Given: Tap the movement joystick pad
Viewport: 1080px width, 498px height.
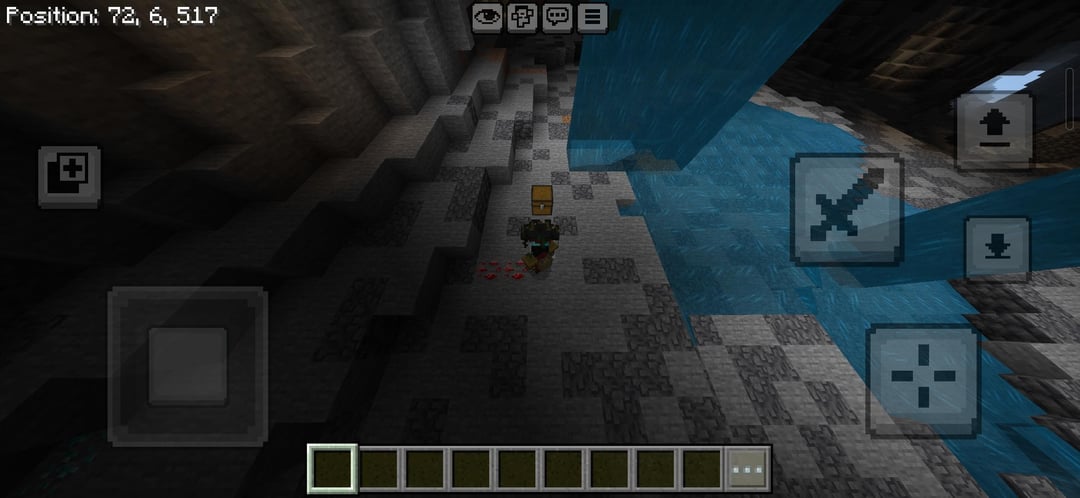Looking at the screenshot, I should 187,365.
